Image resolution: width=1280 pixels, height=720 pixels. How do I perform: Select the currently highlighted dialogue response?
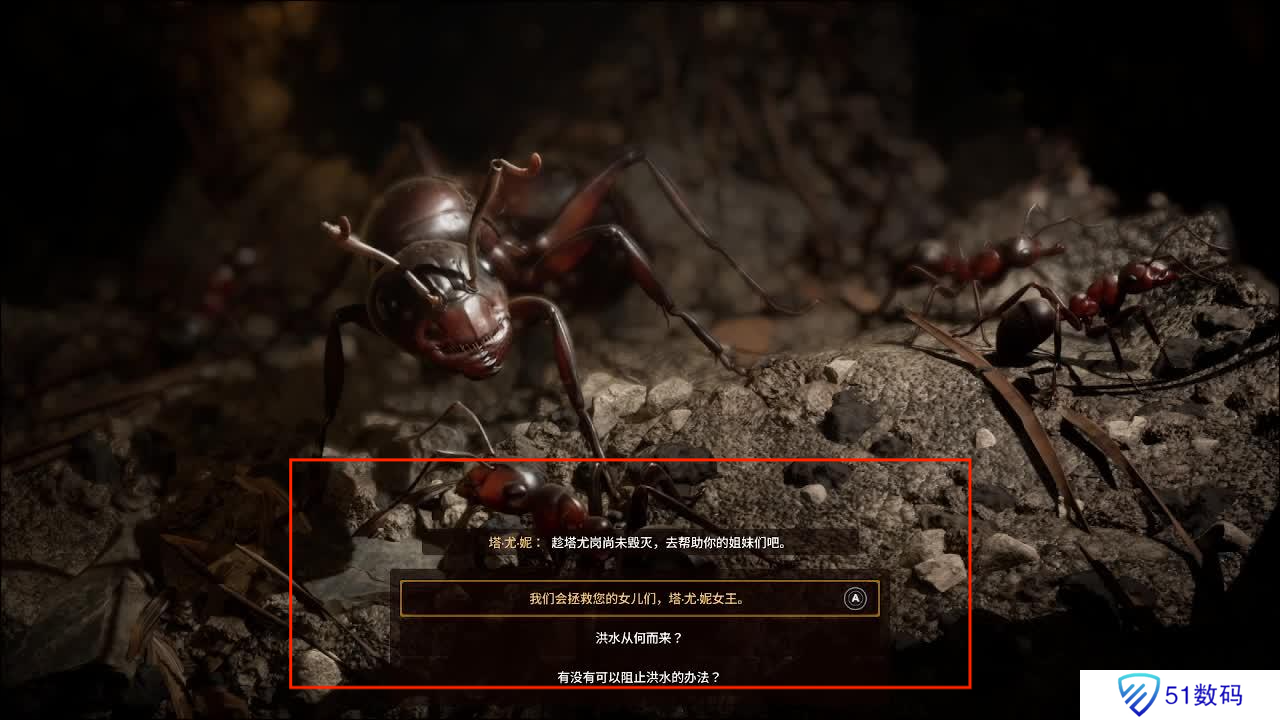click(x=638, y=599)
